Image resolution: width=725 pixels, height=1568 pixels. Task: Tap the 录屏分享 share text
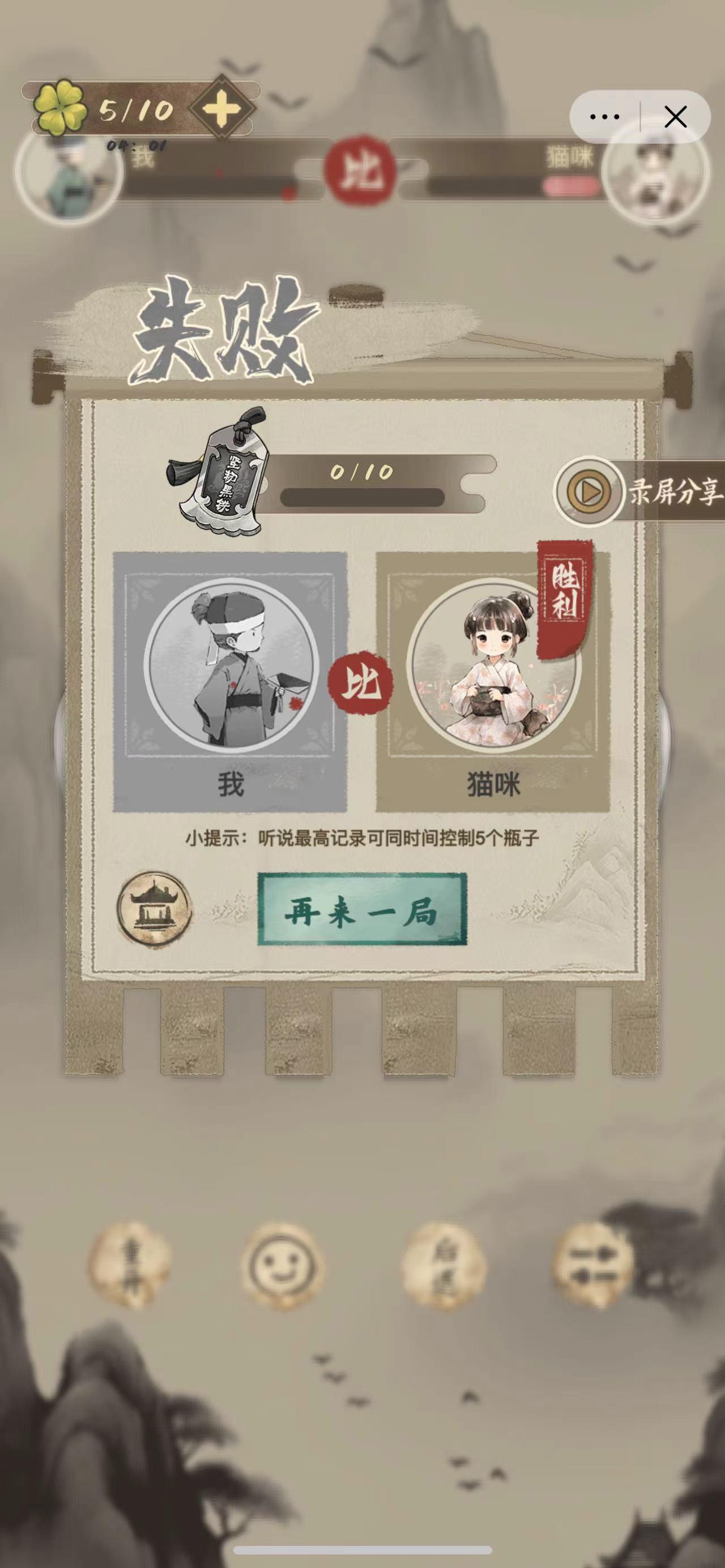point(675,493)
